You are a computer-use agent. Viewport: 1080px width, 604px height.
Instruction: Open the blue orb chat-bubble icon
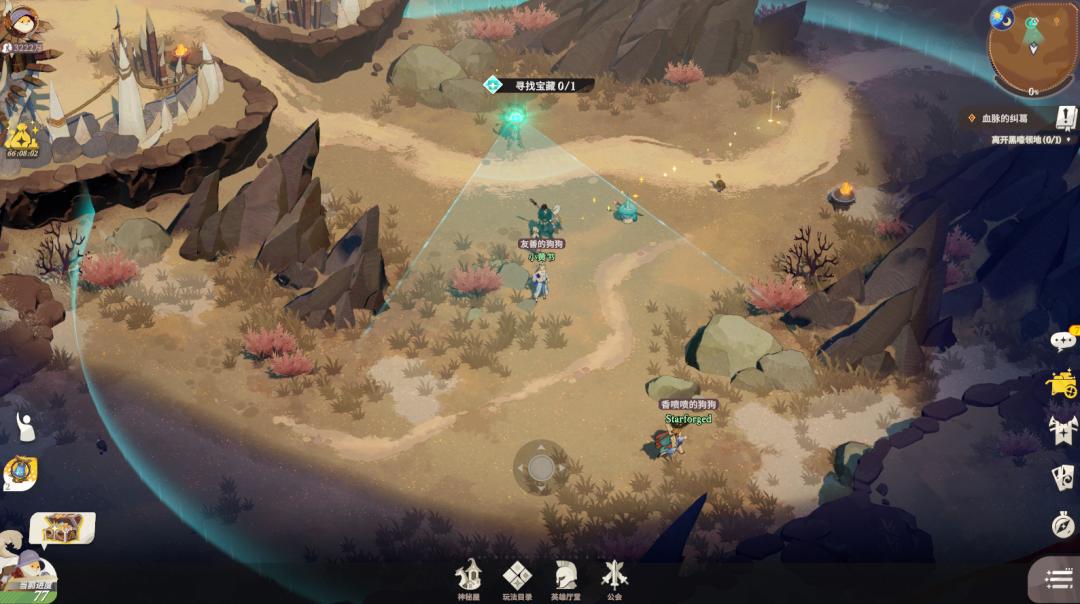[x=20, y=472]
